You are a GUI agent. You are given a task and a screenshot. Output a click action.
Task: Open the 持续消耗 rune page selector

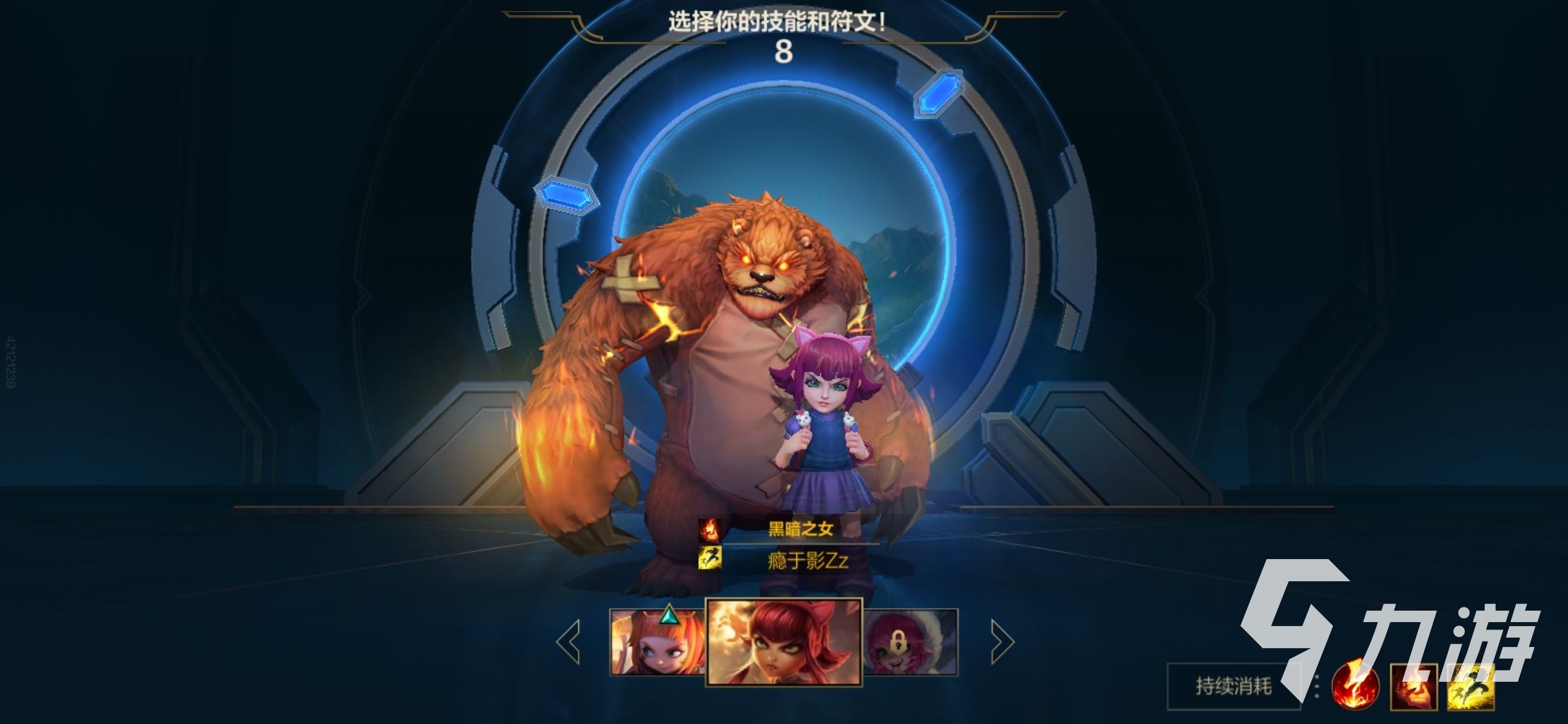coord(1233,686)
